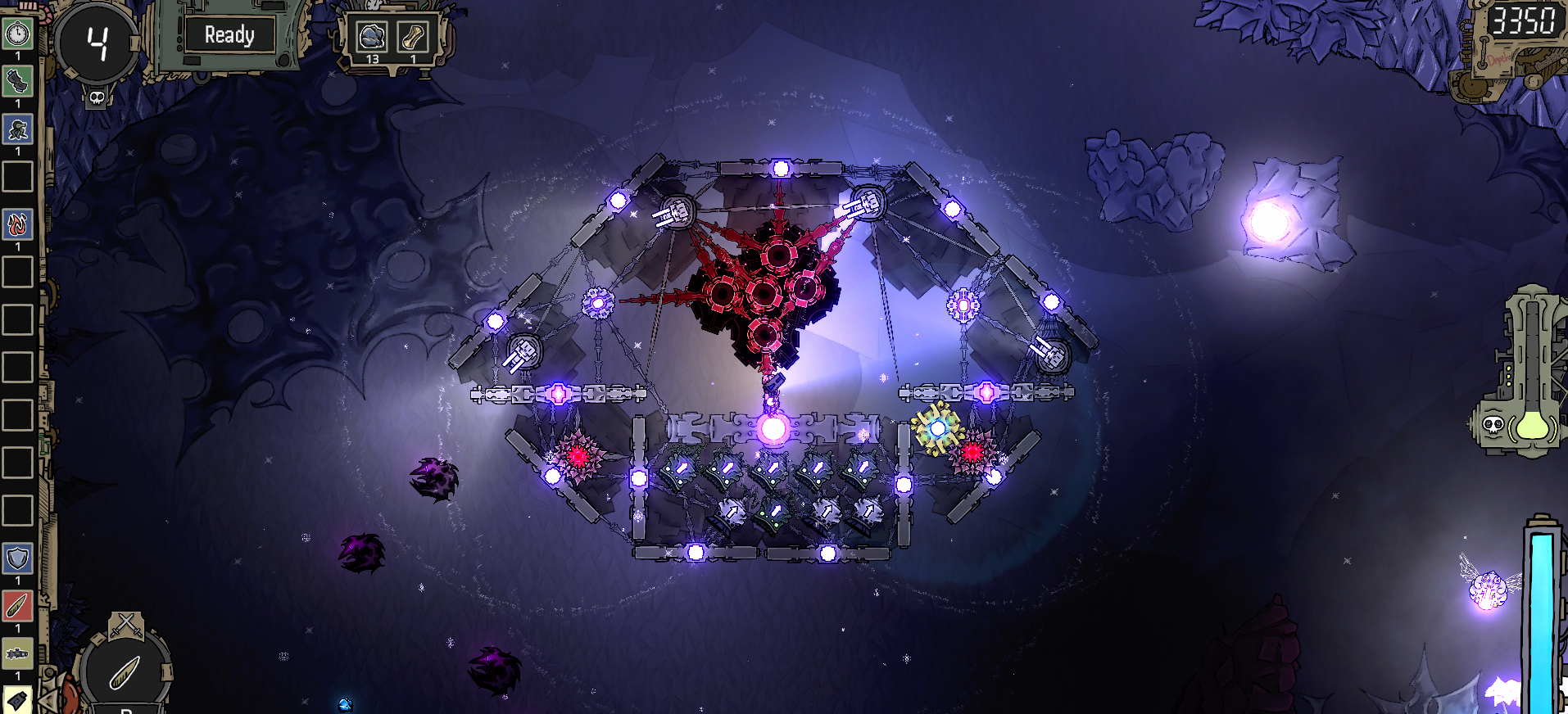Viewport: 1568px width, 714px height.
Task: Click the claw spike in the circular dial
Action: pyautogui.click(x=125, y=673)
